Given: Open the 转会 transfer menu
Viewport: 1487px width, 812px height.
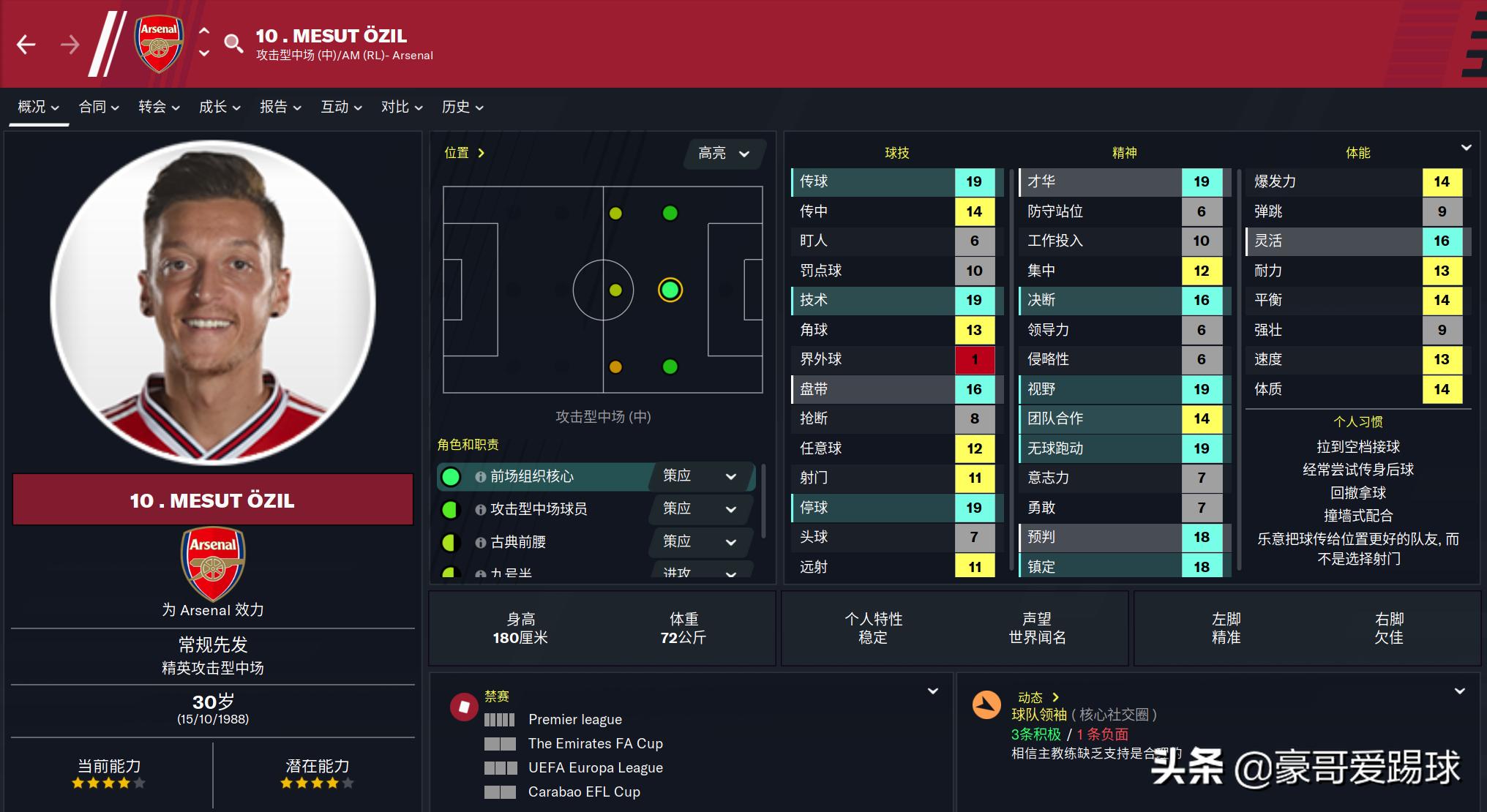Looking at the screenshot, I should tap(159, 107).
